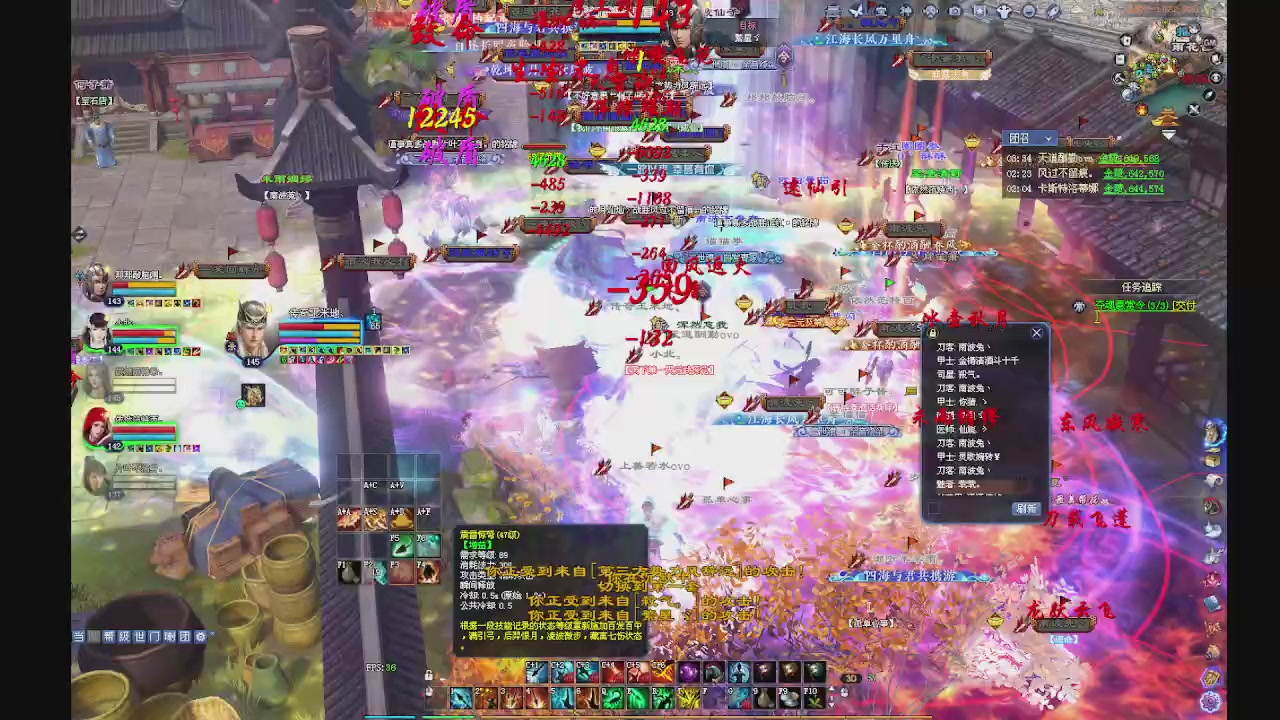This screenshot has height=720, width=1280.
Task: Open the crate icon on the right sidebar
Action: coord(1211,459)
